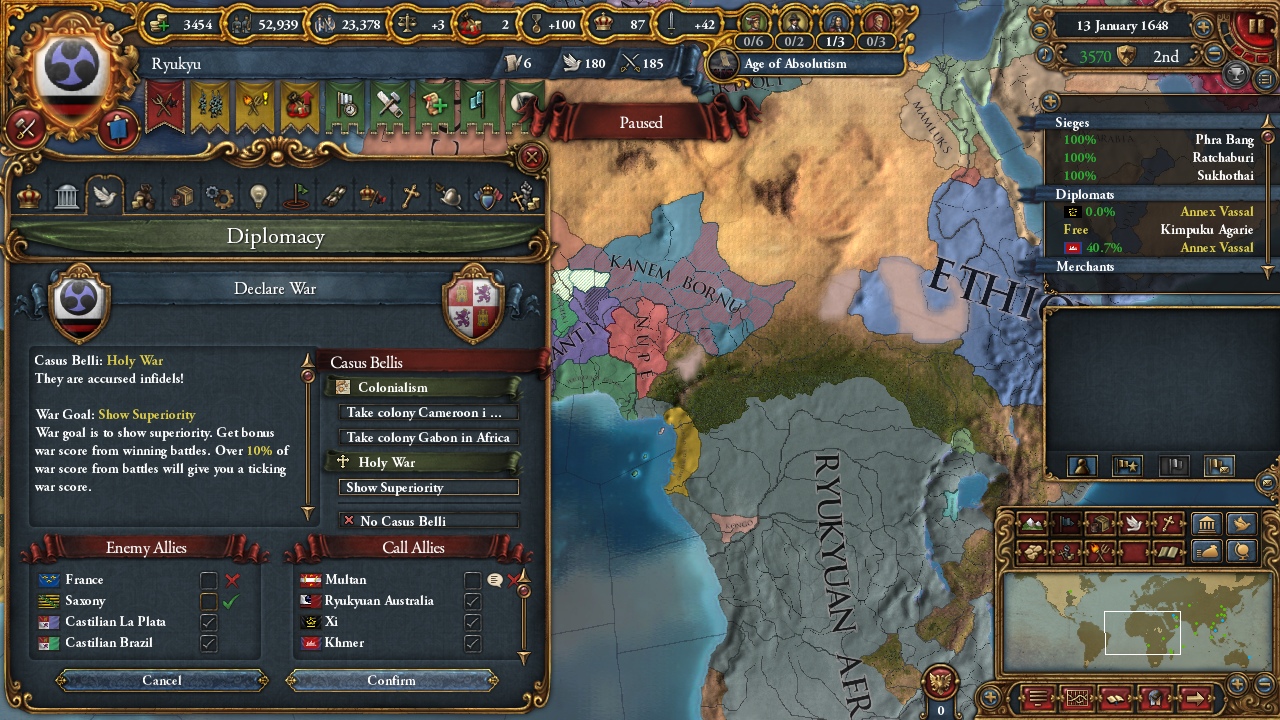
Task: Open the Ideas screen via lightbulb icon
Action: coord(258,196)
